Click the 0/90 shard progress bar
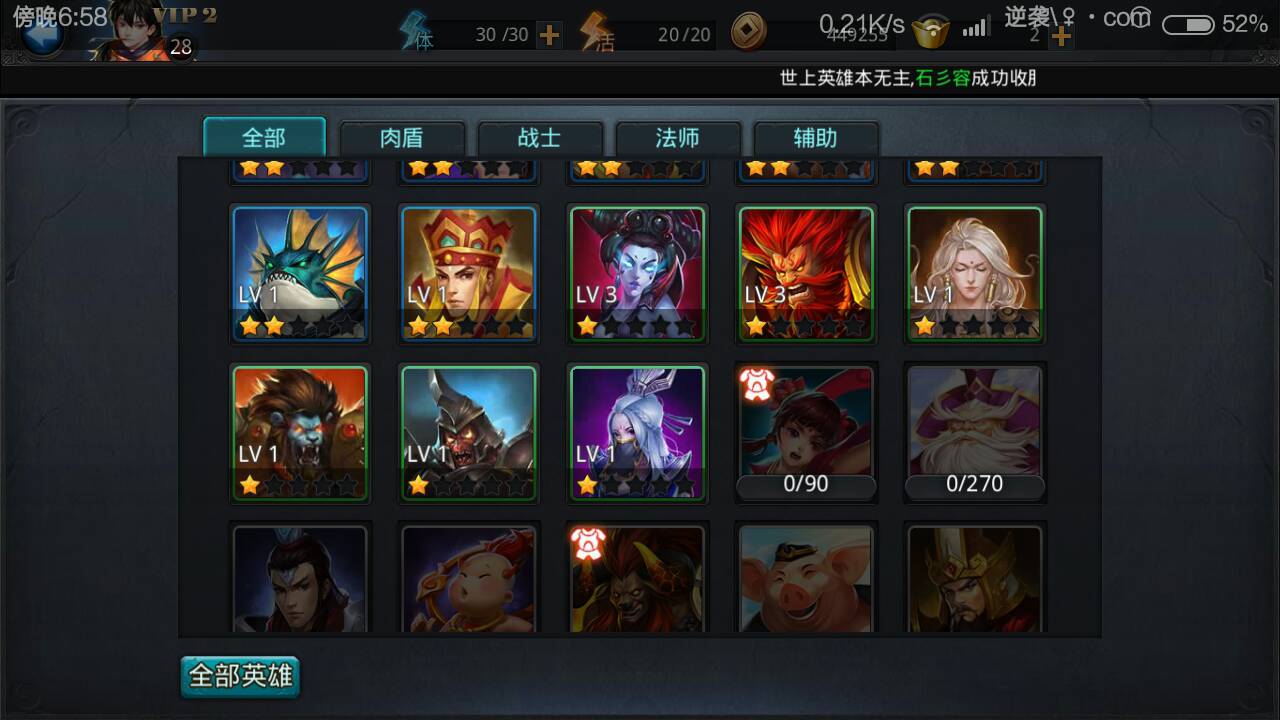Viewport: 1280px width, 720px height. tap(806, 483)
